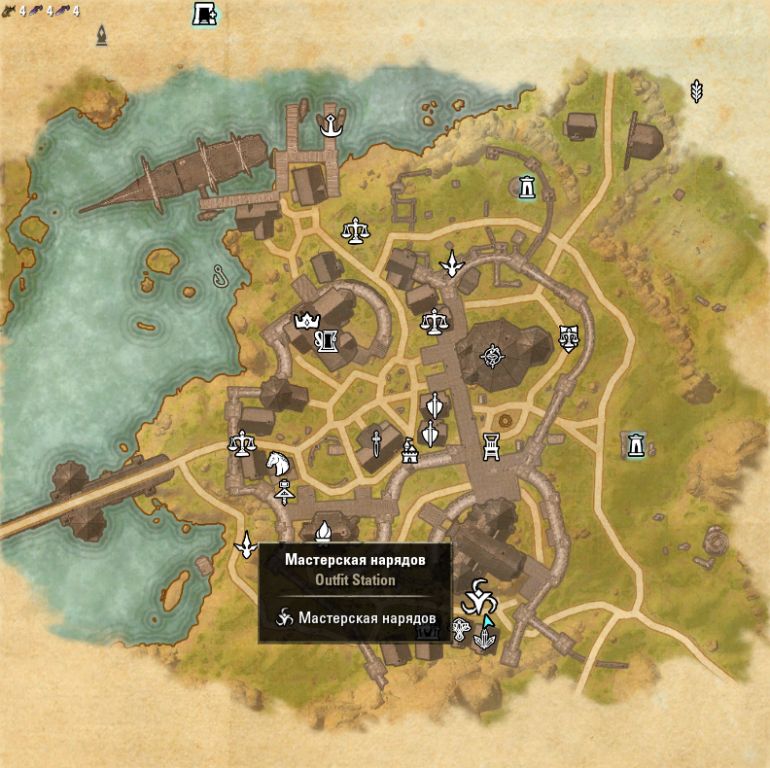Click the shield-with-scales marker
This screenshot has width=770, height=768.
coord(569,338)
